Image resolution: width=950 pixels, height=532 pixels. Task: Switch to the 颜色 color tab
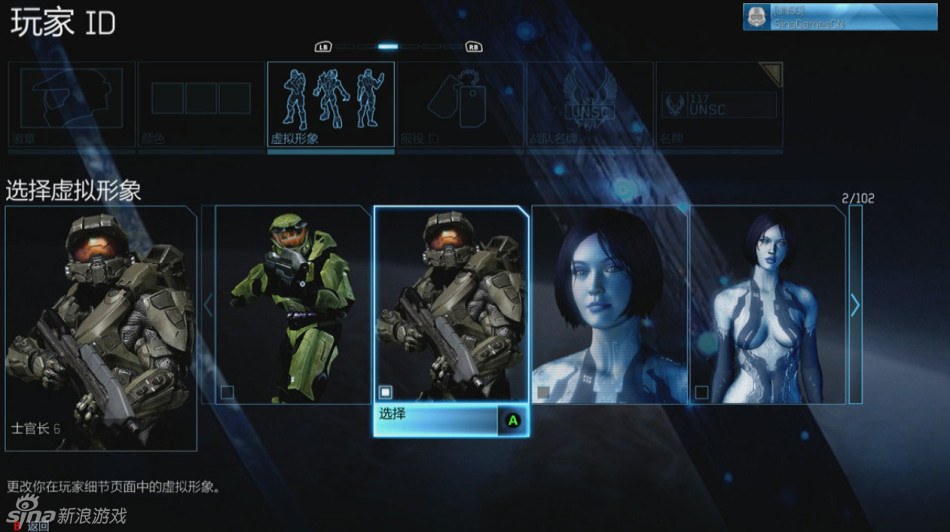coord(200,105)
